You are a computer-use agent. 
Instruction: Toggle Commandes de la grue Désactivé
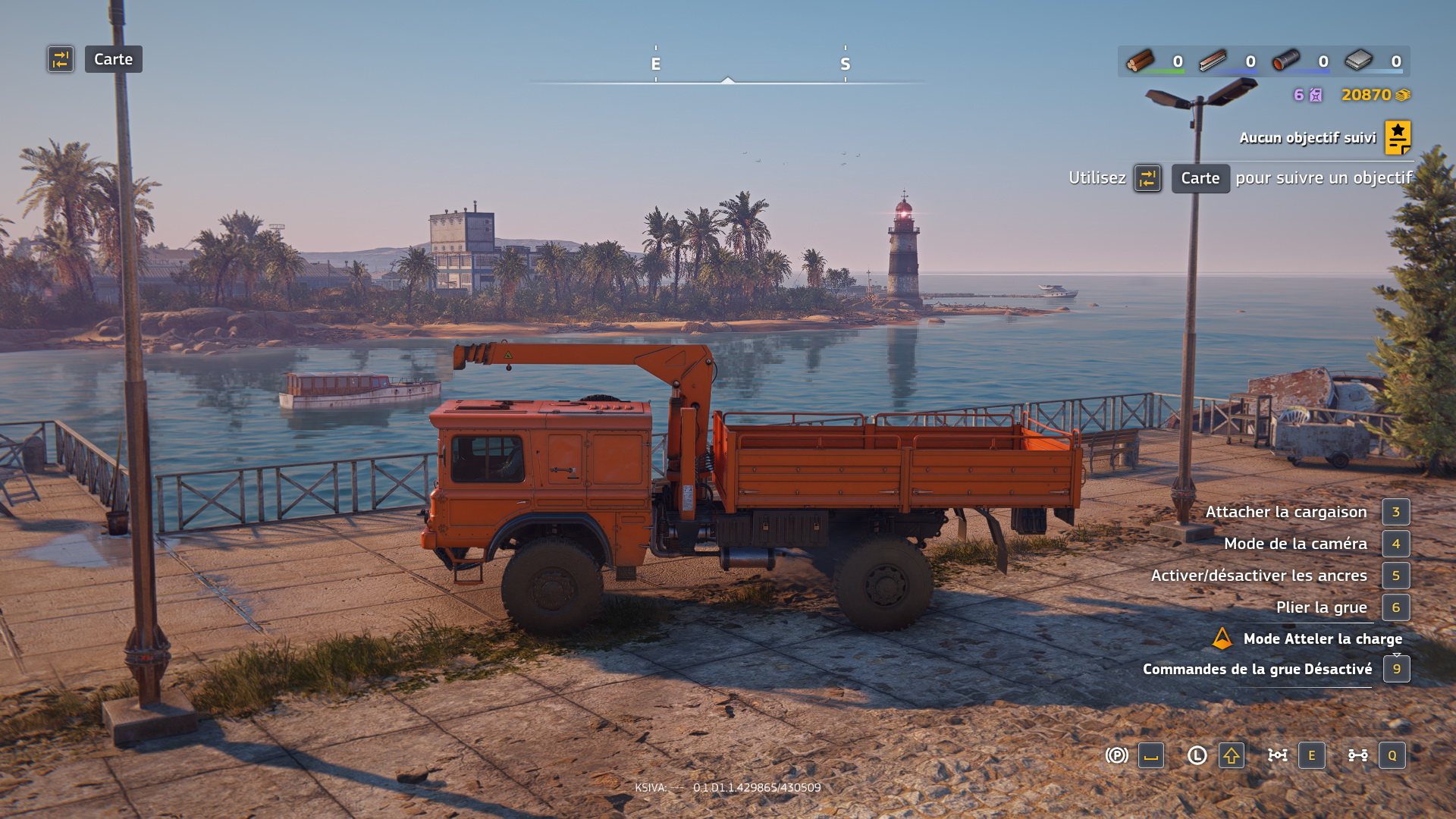pyautogui.click(x=1257, y=669)
